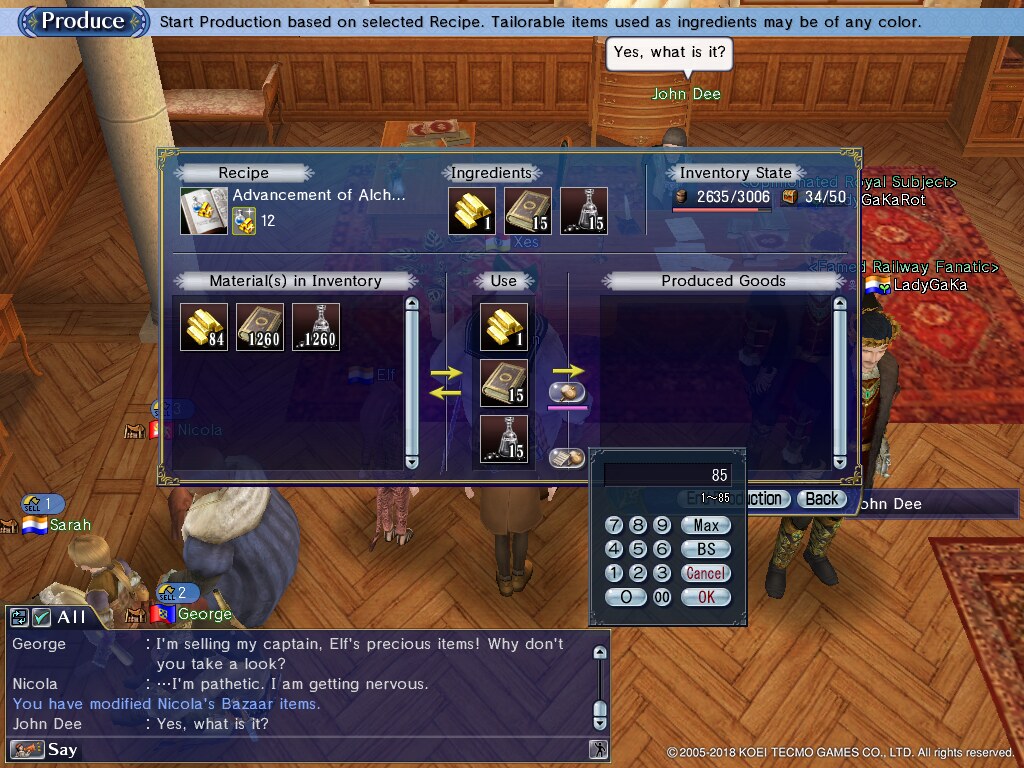Tap digit 7 on the keypad

tap(614, 525)
